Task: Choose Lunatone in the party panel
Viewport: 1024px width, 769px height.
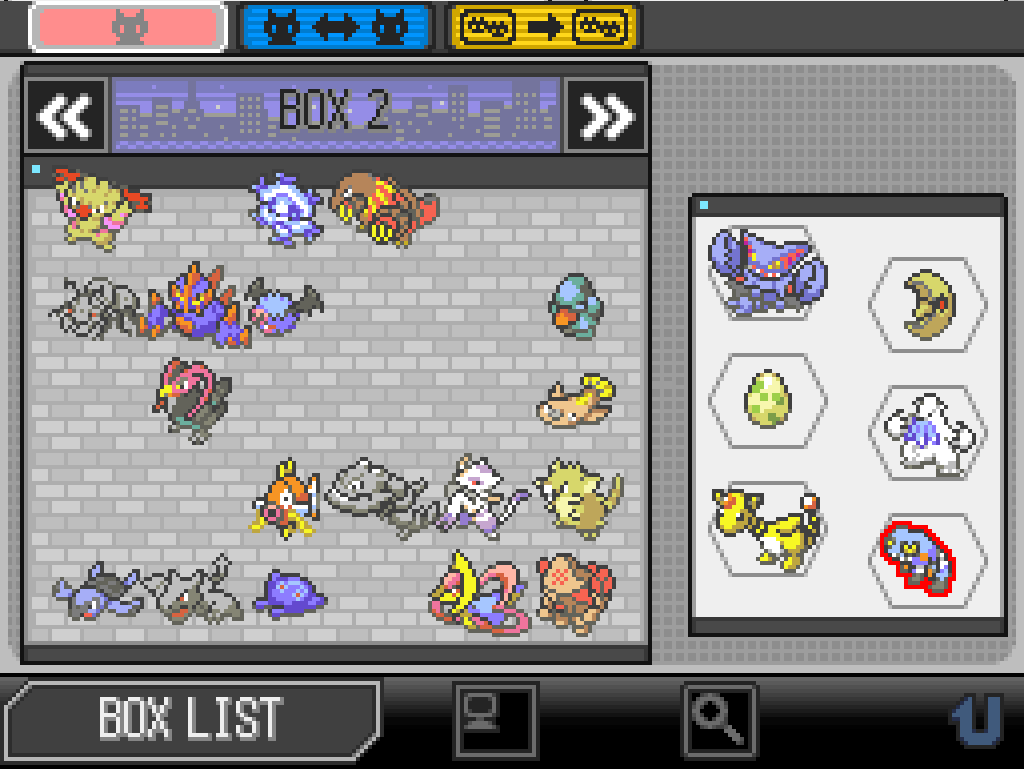Action: coord(928,305)
